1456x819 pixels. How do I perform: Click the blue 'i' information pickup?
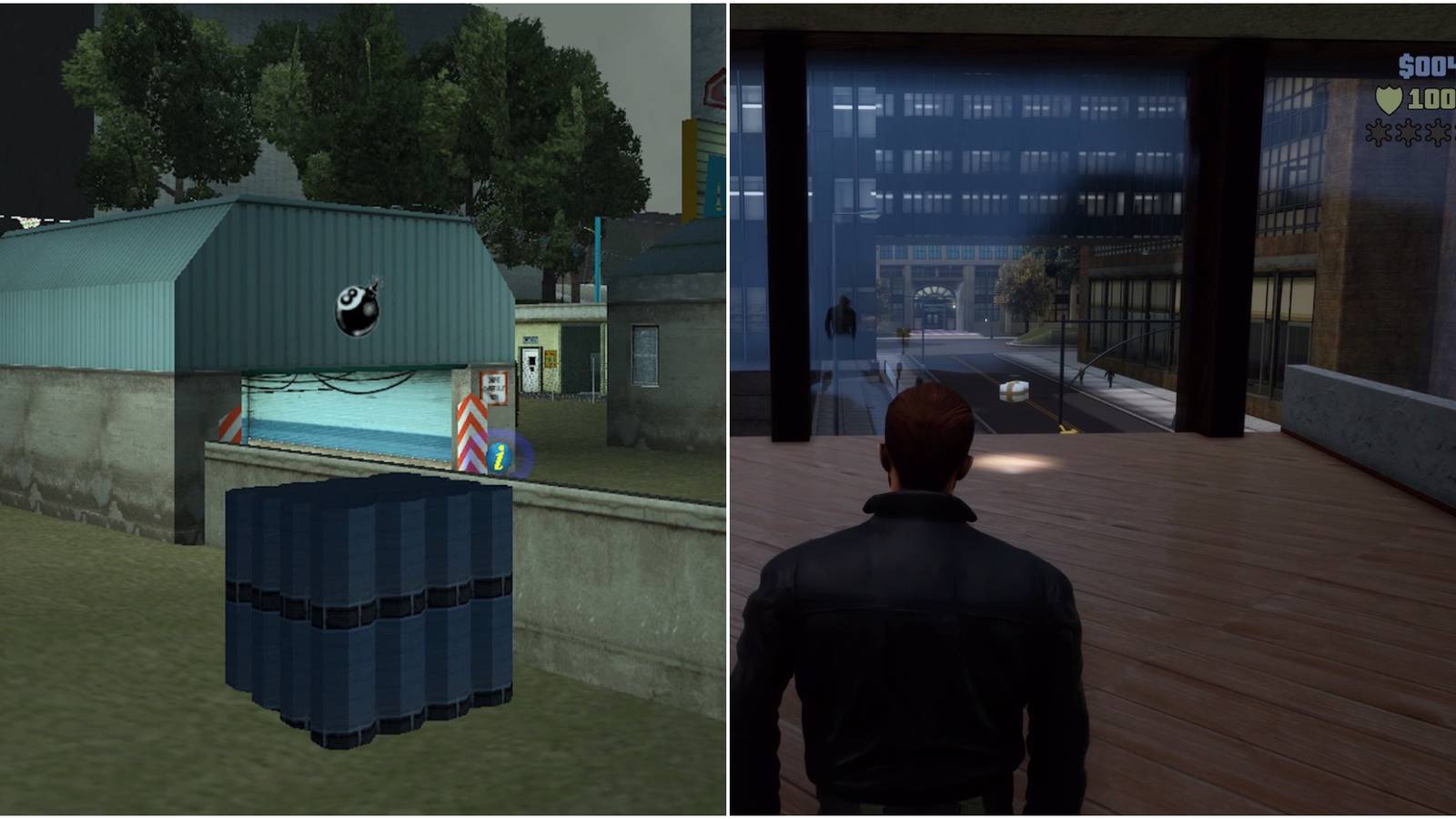pyautogui.click(x=500, y=456)
